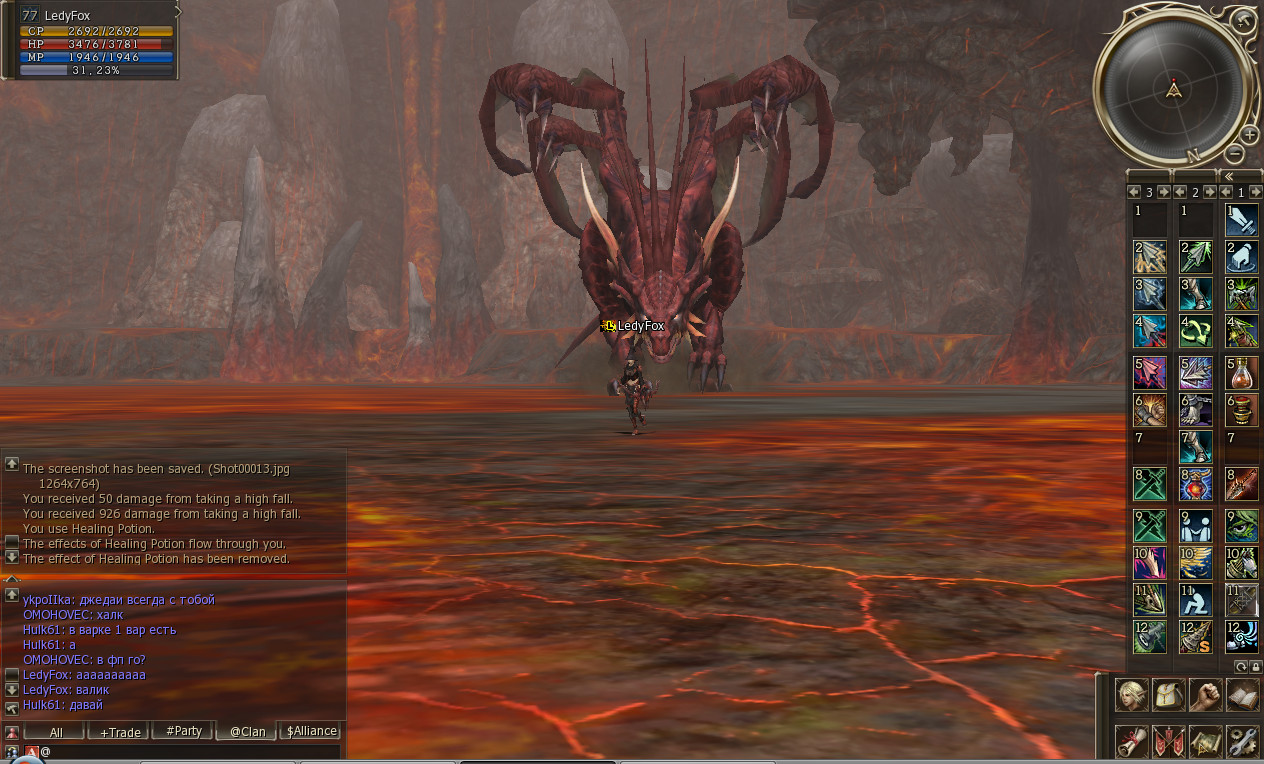Open the quest scroll icon
Image resolution: width=1264 pixels, height=764 pixels.
[1132, 742]
